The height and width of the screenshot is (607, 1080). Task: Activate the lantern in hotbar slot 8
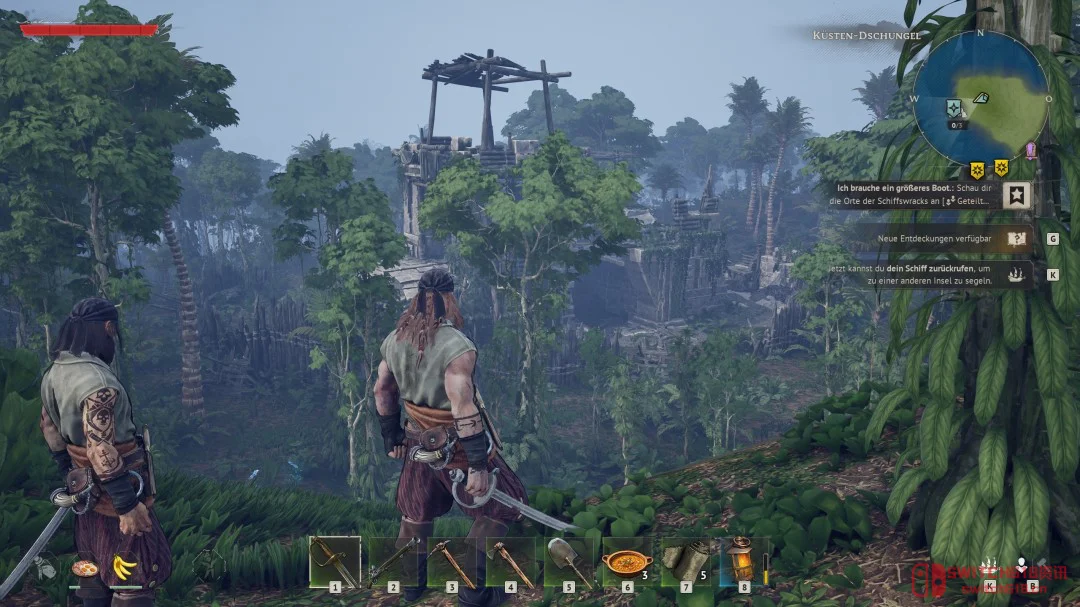[743, 562]
